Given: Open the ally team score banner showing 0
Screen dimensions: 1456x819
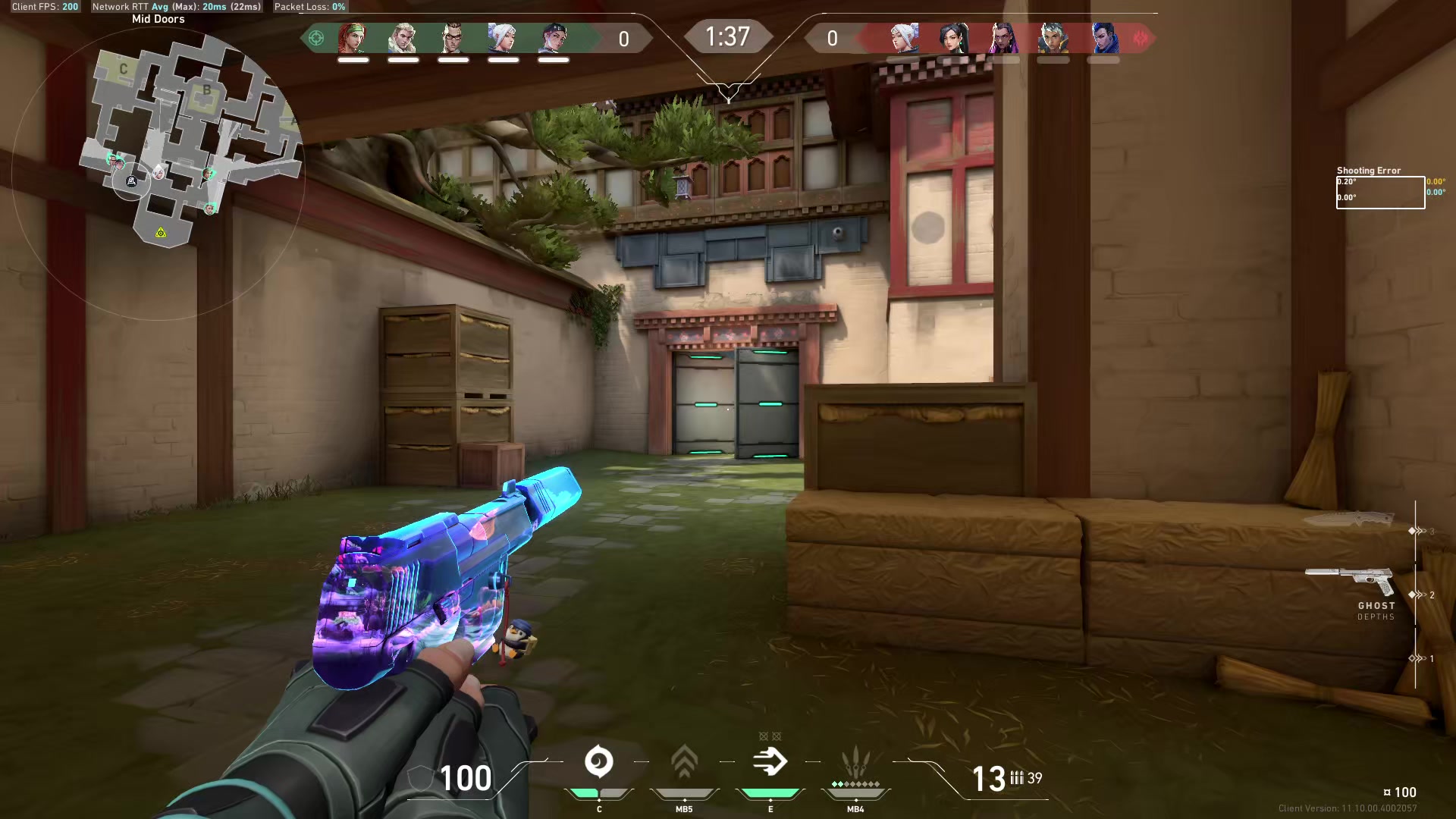Looking at the screenshot, I should click(625, 38).
